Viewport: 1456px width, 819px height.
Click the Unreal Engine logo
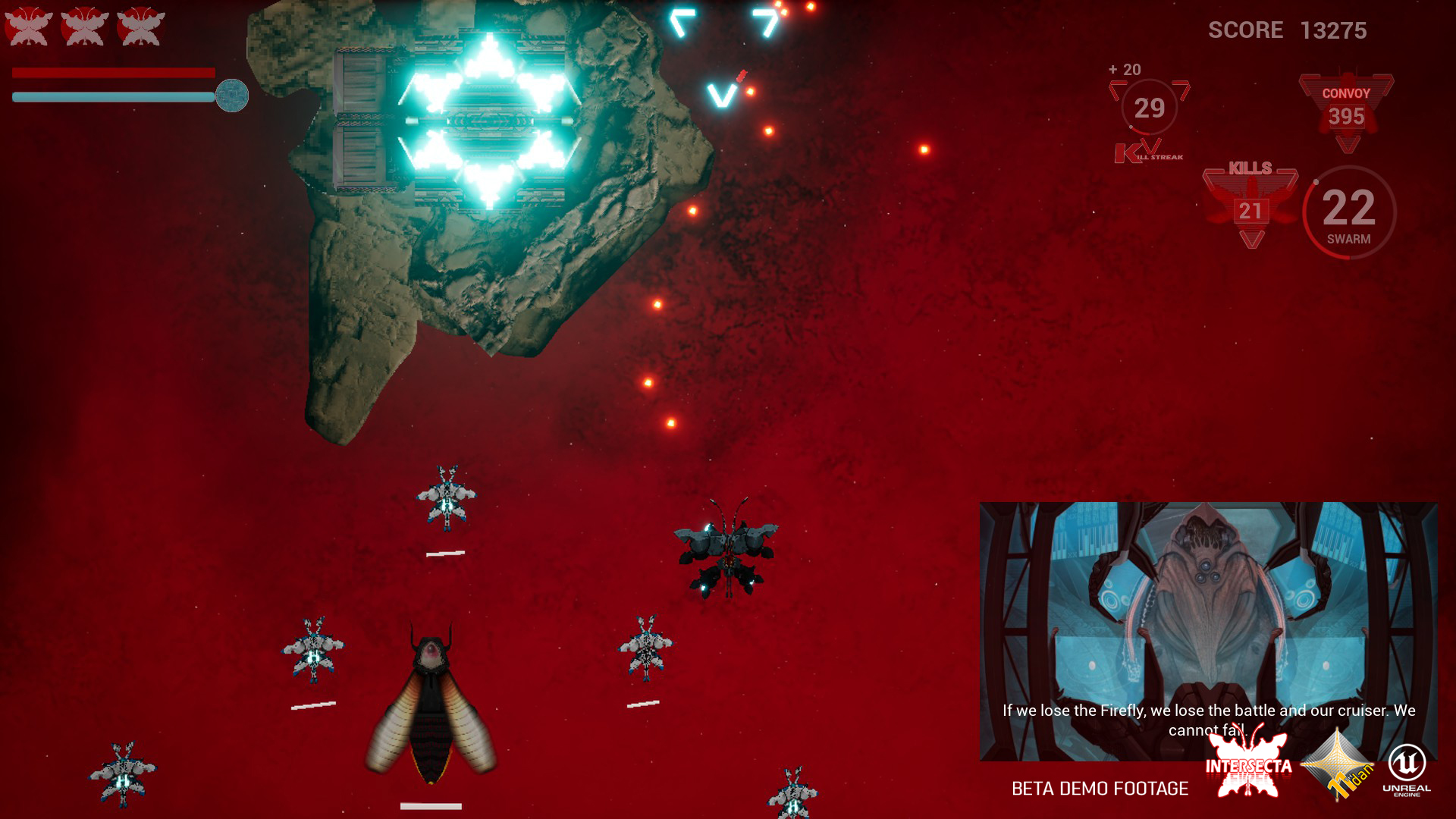(x=1407, y=768)
